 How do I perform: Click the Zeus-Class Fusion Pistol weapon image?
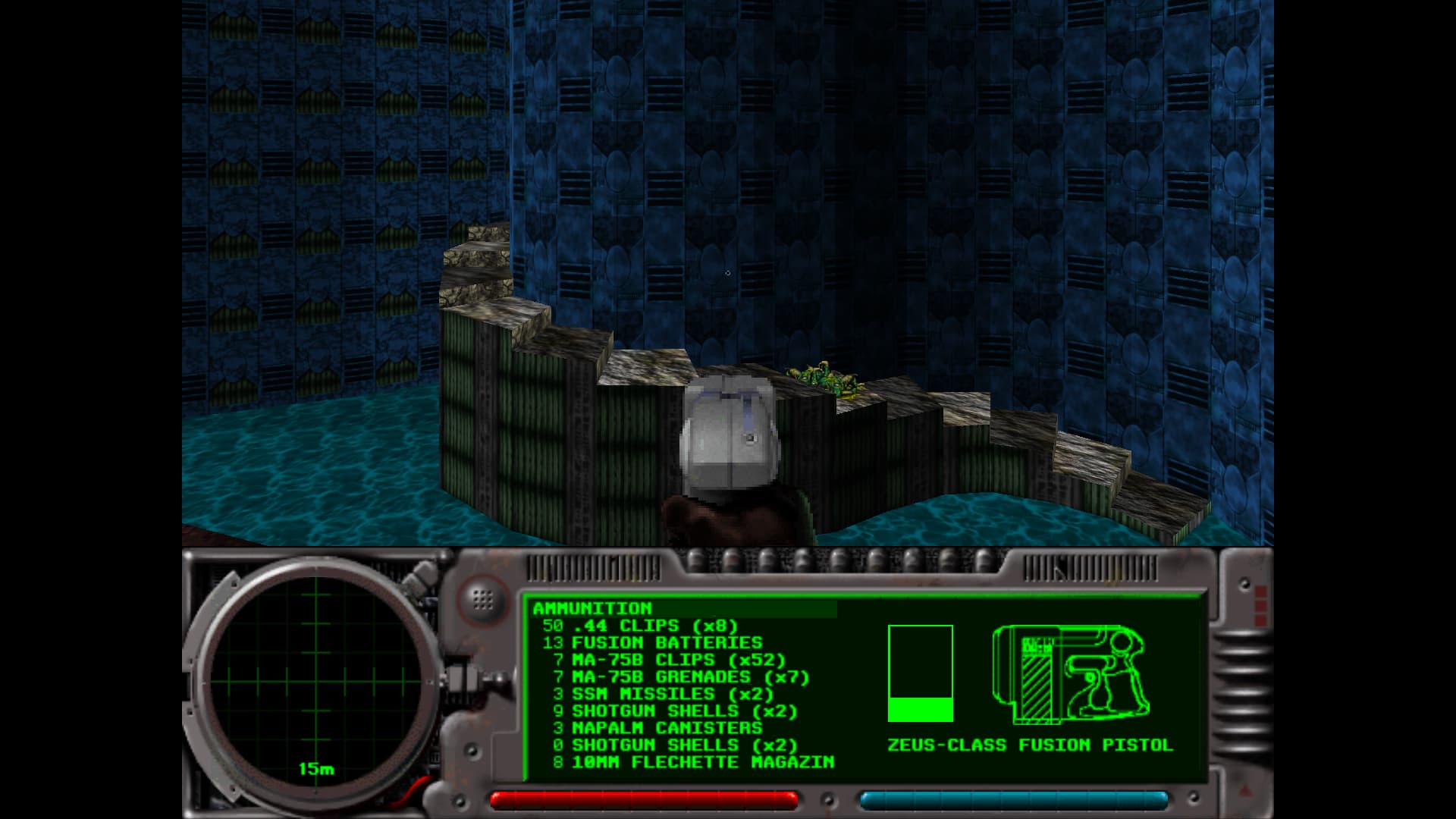[1070, 674]
